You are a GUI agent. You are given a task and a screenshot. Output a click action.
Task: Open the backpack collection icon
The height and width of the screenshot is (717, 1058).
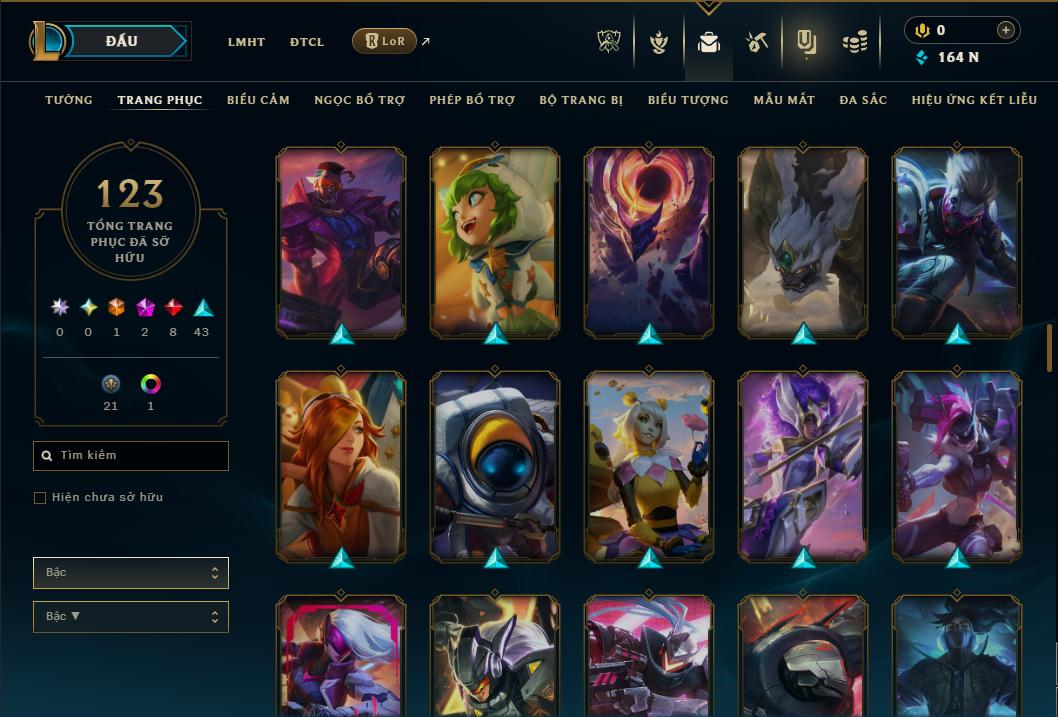tap(709, 42)
